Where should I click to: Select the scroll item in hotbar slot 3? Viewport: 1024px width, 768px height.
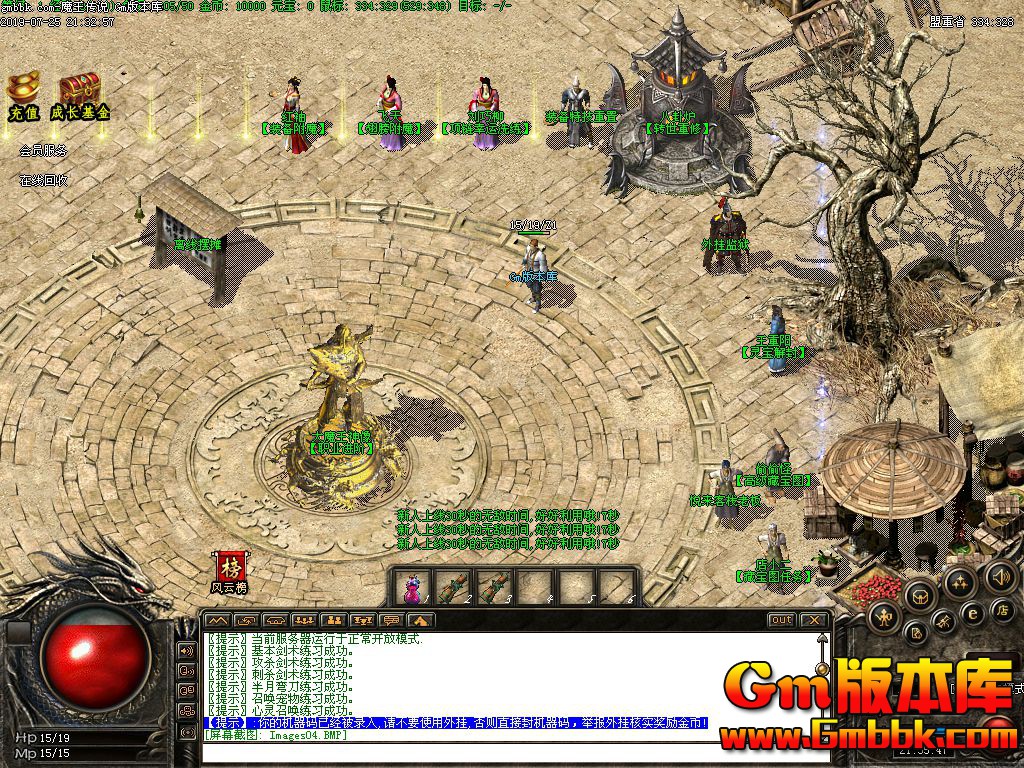(493, 586)
